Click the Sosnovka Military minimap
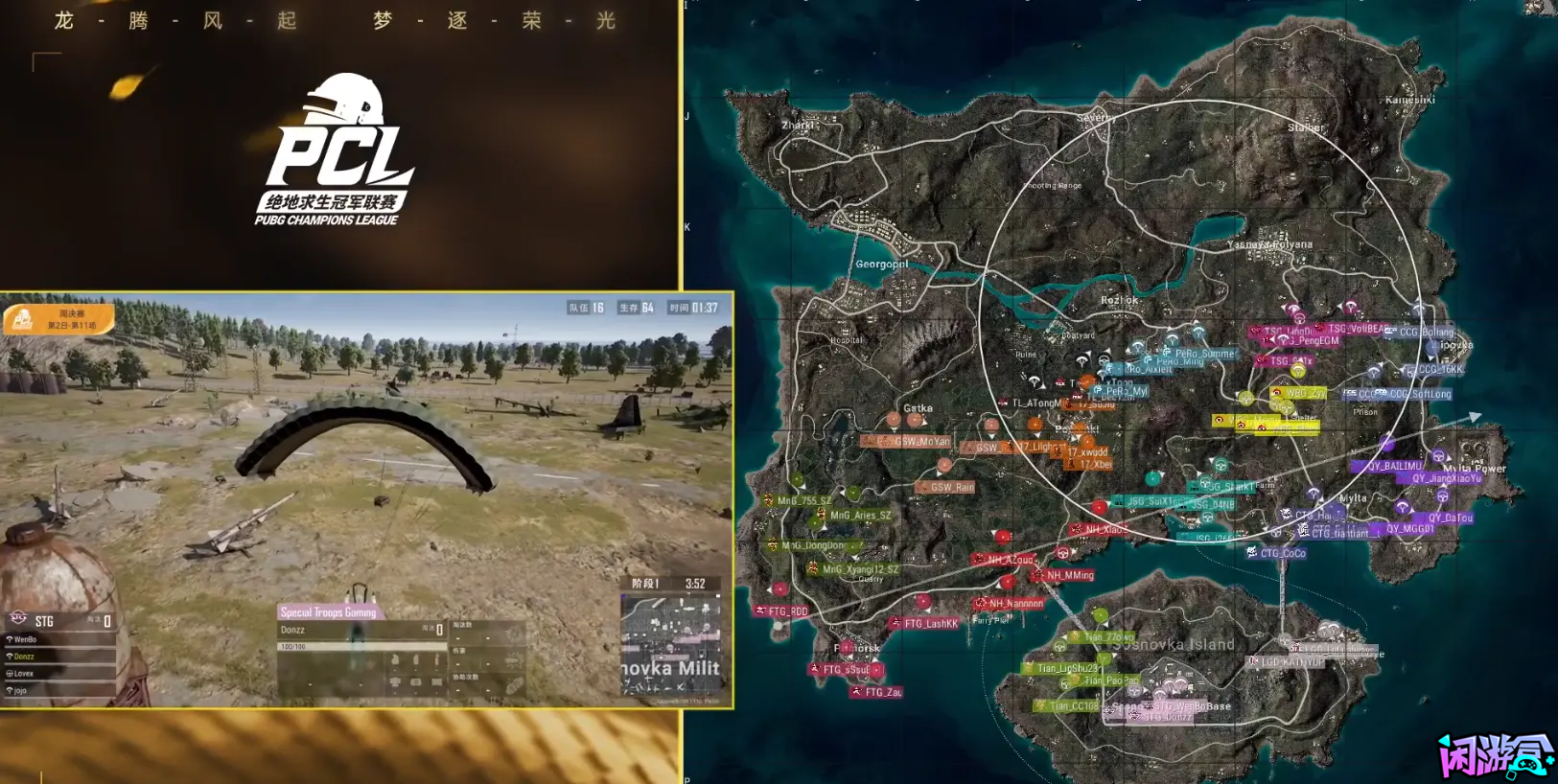The width and height of the screenshot is (1558, 784). [670, 644]
